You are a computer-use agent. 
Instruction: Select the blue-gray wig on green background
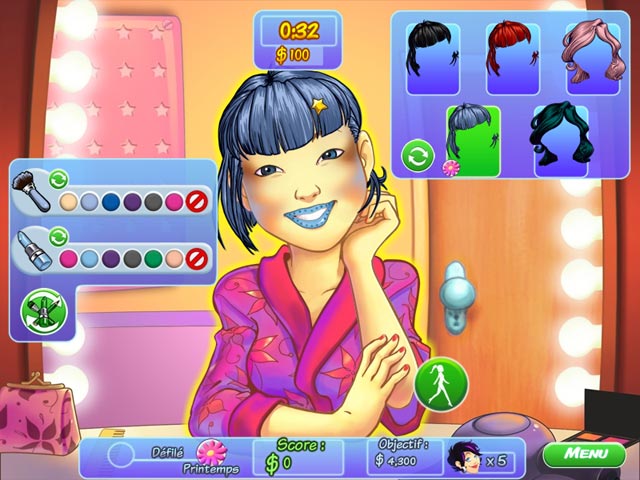pos(473,139)
